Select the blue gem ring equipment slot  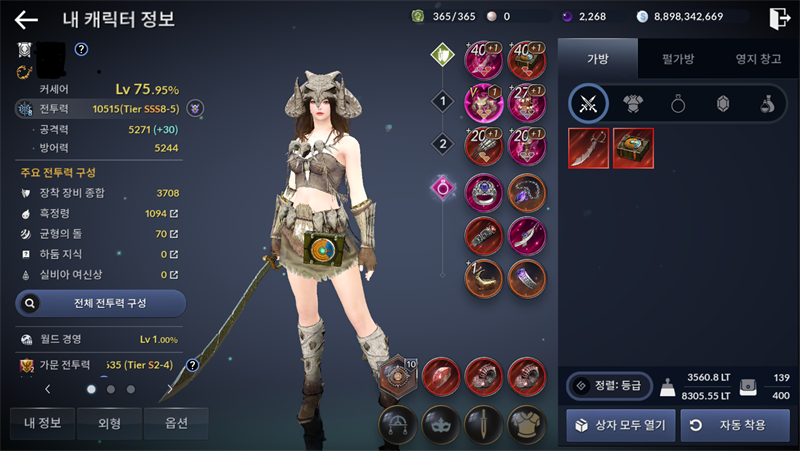483,192
